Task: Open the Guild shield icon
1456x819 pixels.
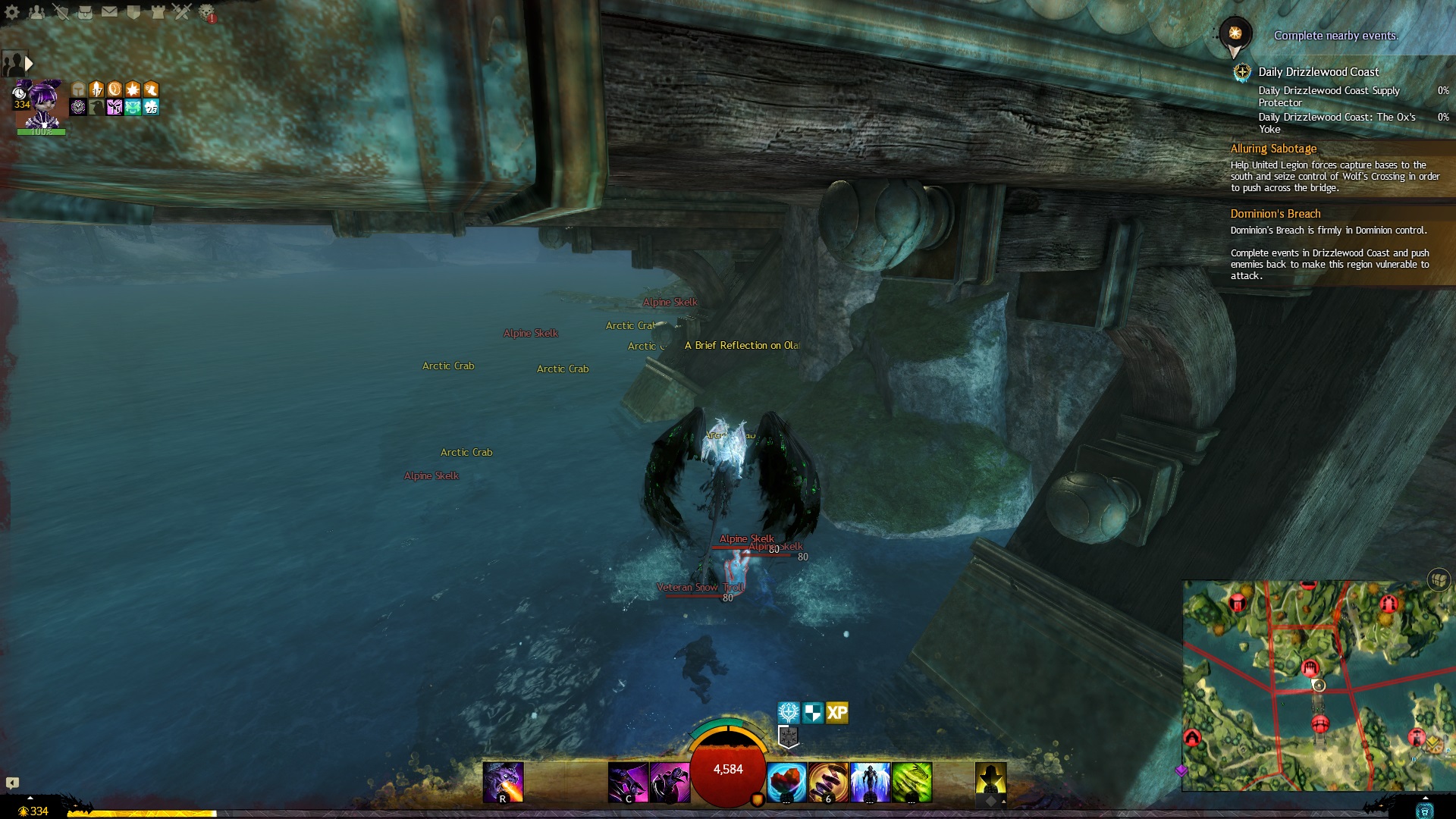Action: click(x=133, y=11)
